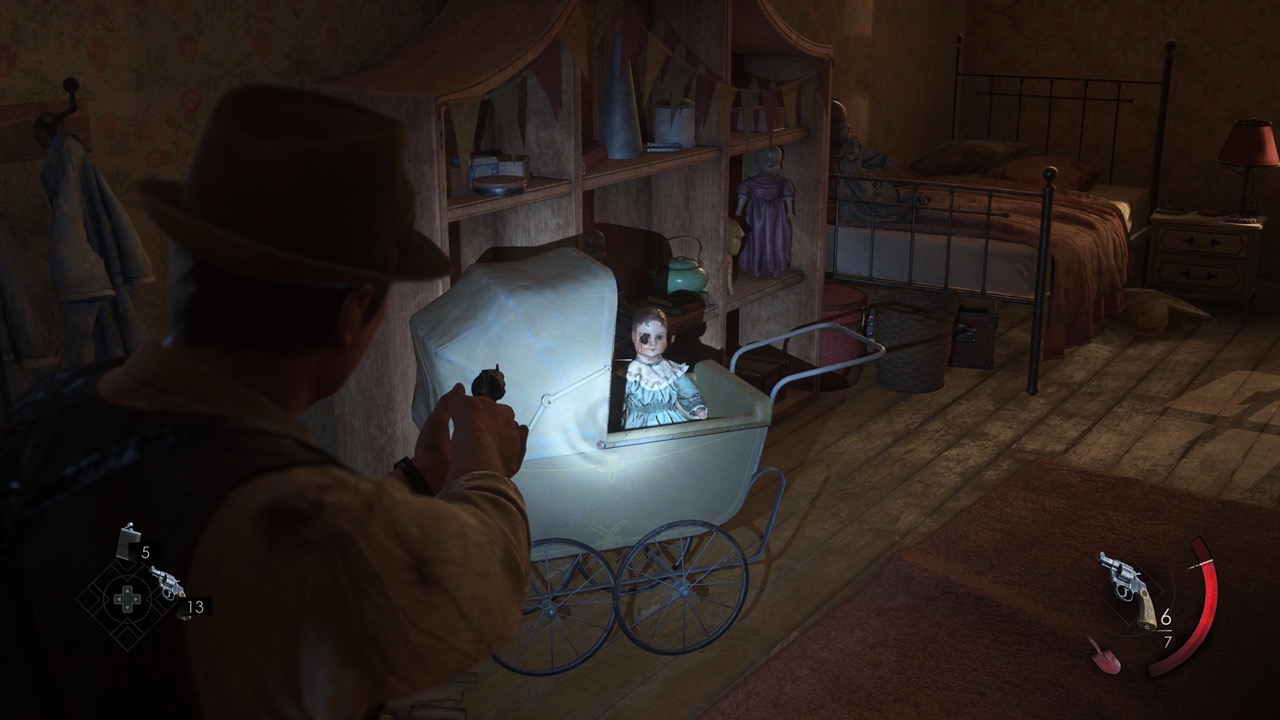The image size is (1280, 720).
Task: Click the d-pad cross icon in the weapon selector
Action: (x=127, y=598)
